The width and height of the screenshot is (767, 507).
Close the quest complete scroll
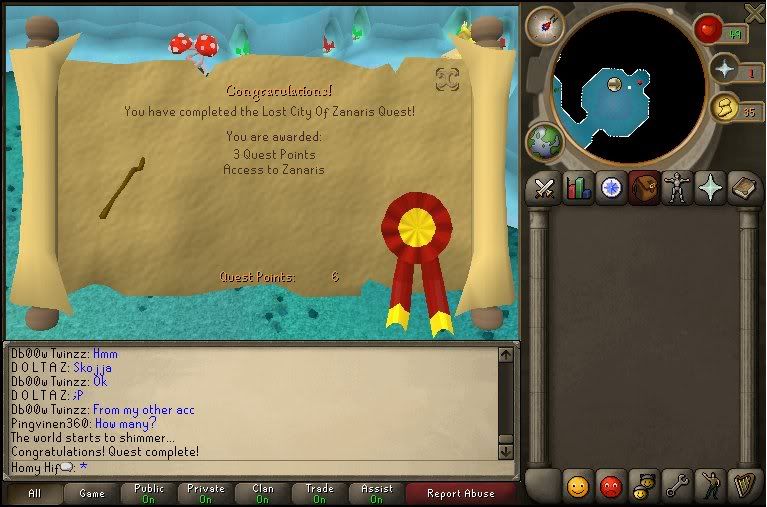pyautogui.click(x=447, y=78)
